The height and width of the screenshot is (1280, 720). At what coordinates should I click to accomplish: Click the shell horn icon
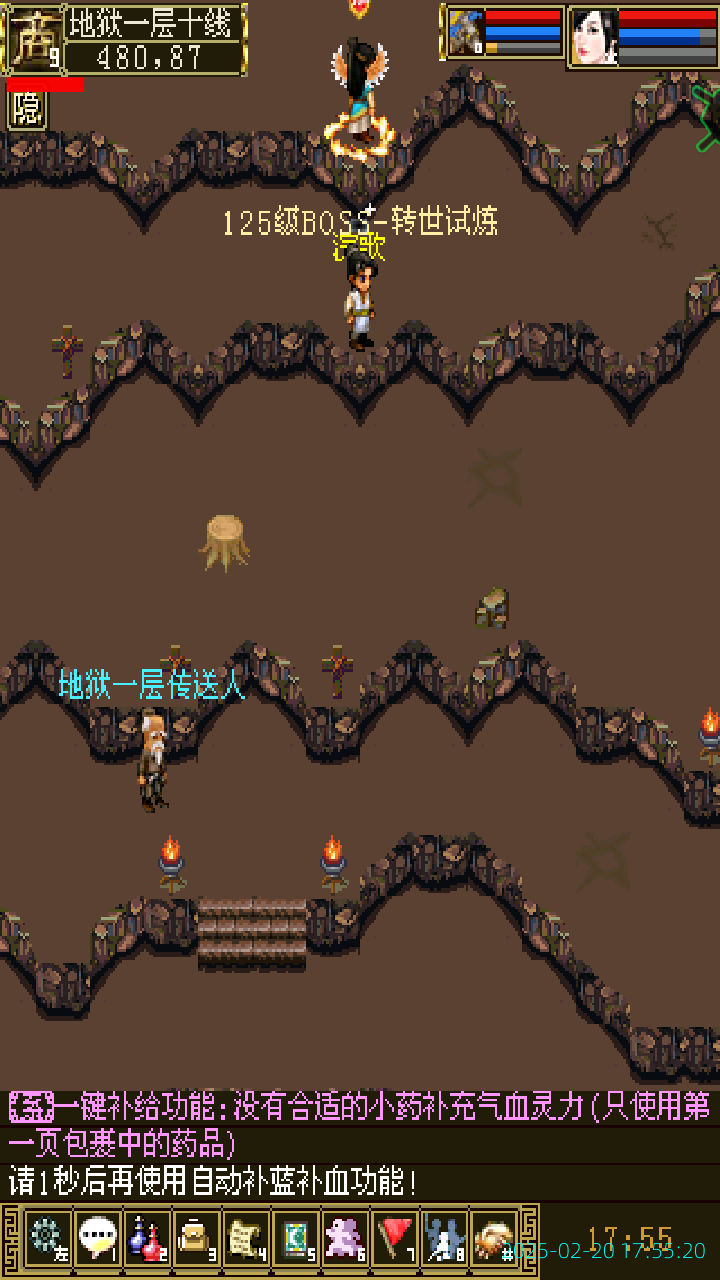[494, 1238]
